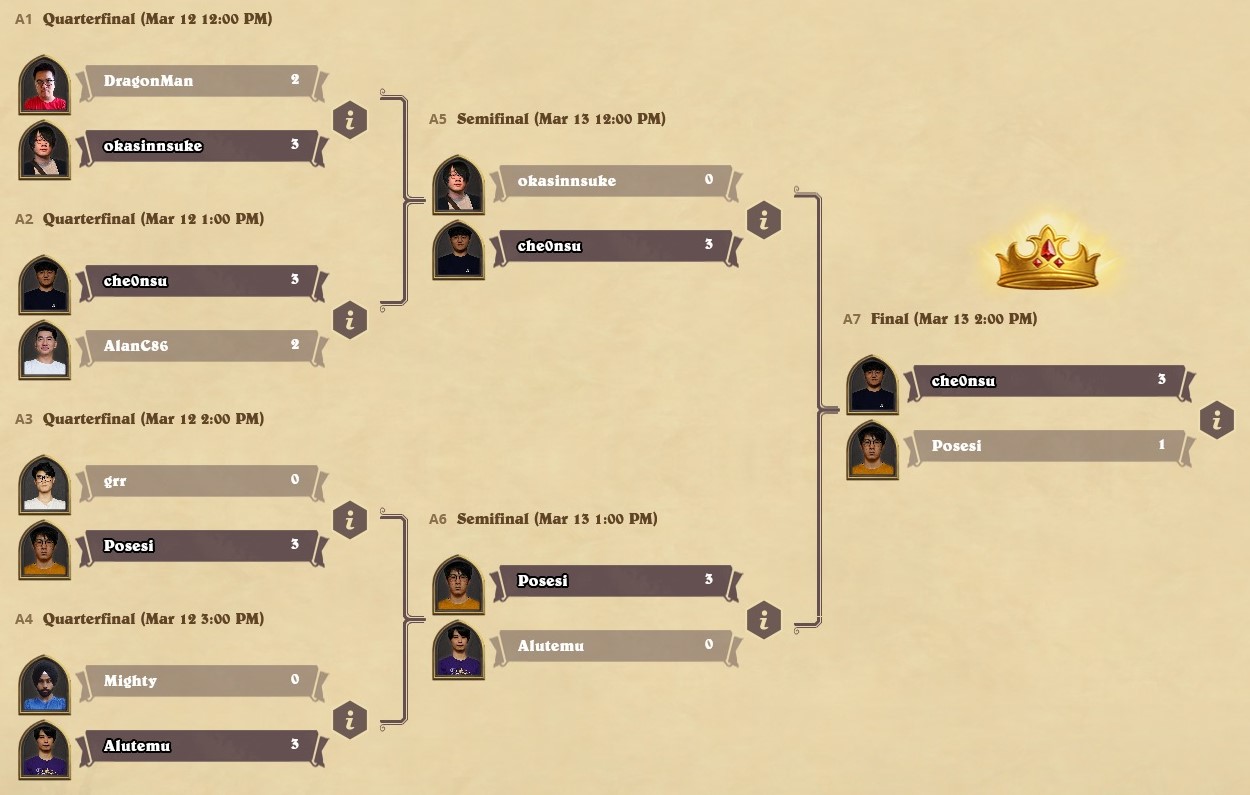
Task: Open che0nsu's portrait in quarterfinal A2
Action: point(44,285)
